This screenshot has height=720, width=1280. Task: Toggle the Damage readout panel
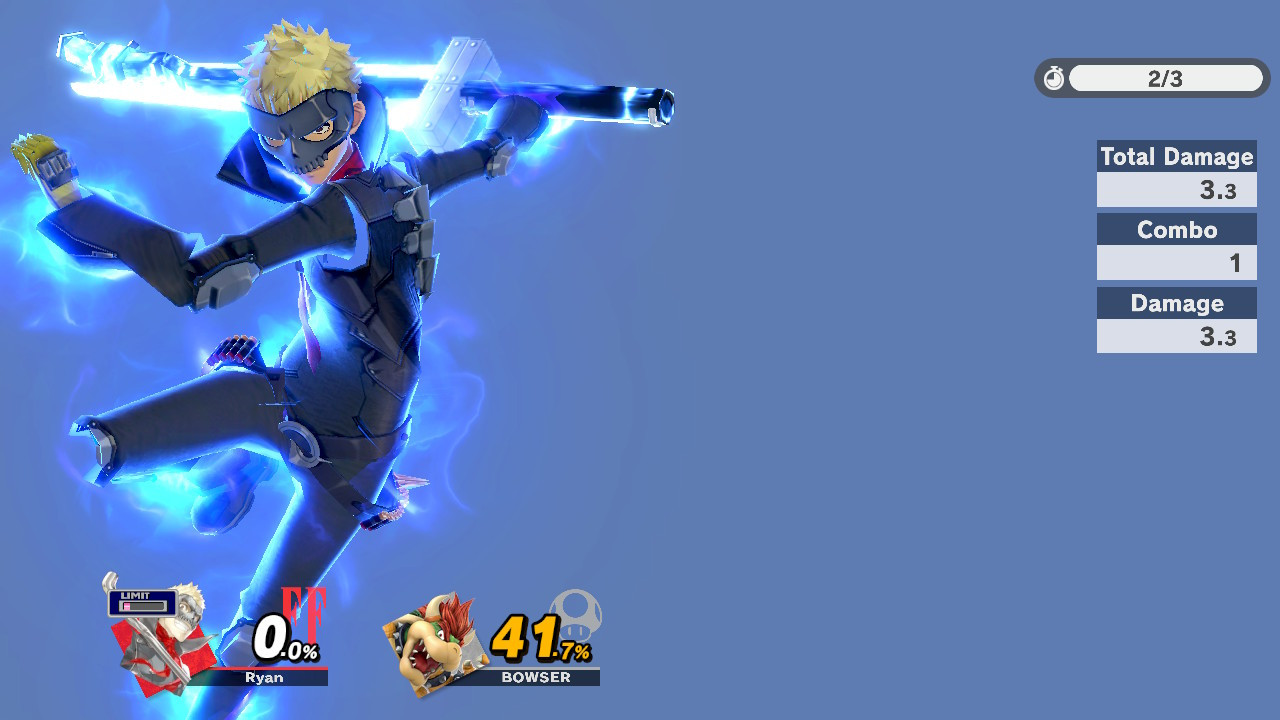pyautogui.click(x=1177, y=336)
